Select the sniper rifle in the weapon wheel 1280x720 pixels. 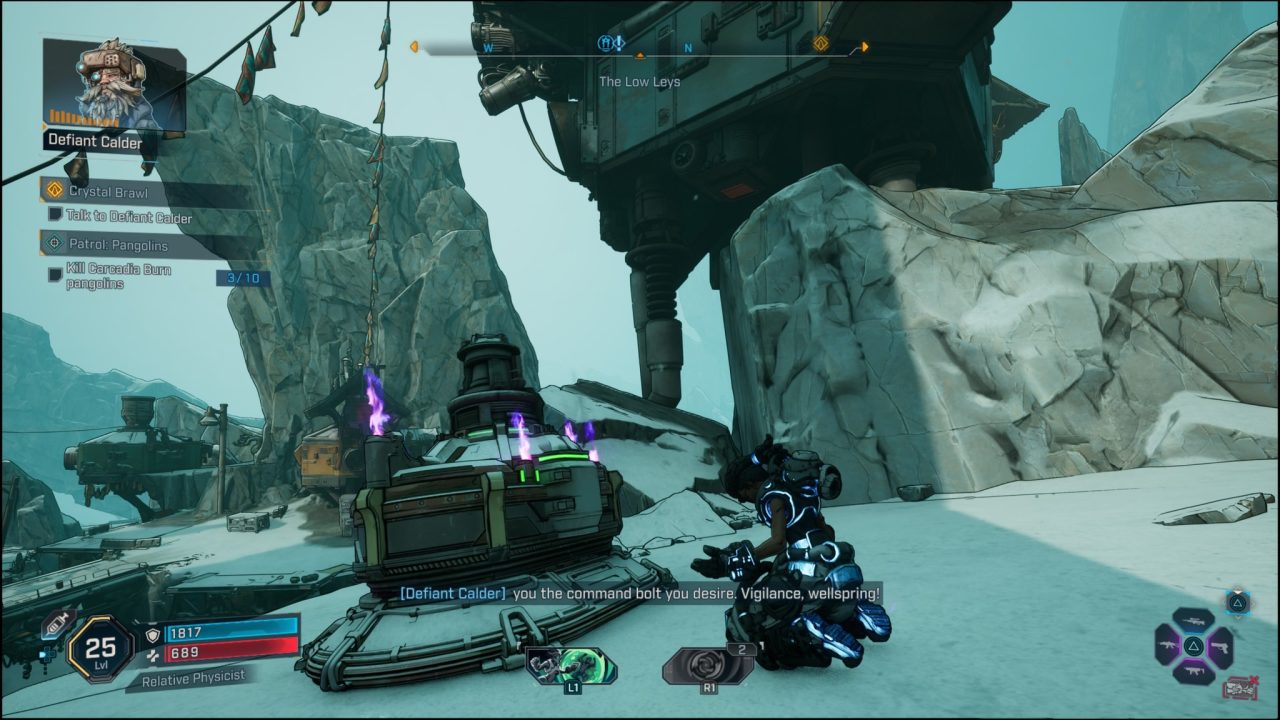[x=1194, y=622]
